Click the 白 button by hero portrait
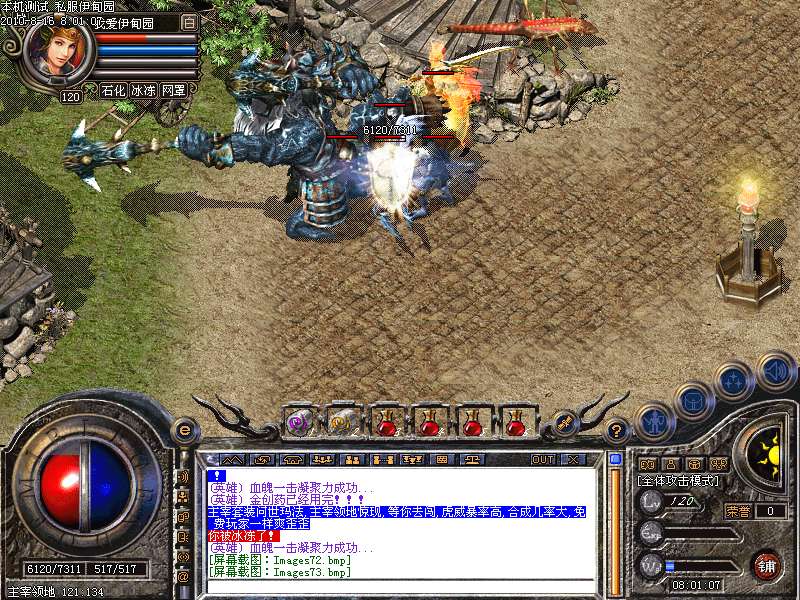Viewport: 800px width, 600px height. [x=190, y=21]
